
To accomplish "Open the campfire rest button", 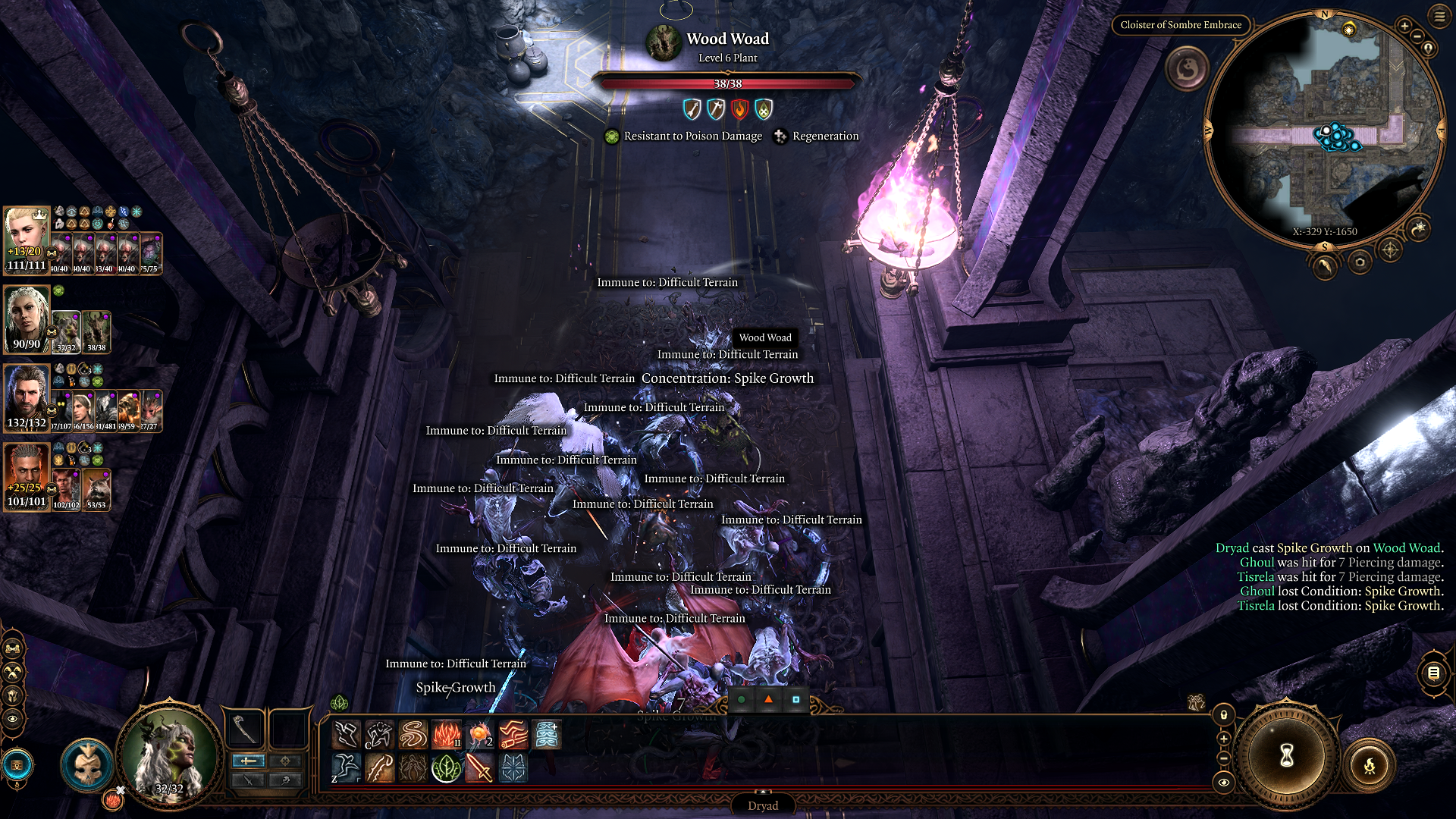I will tap(1370, 766).
